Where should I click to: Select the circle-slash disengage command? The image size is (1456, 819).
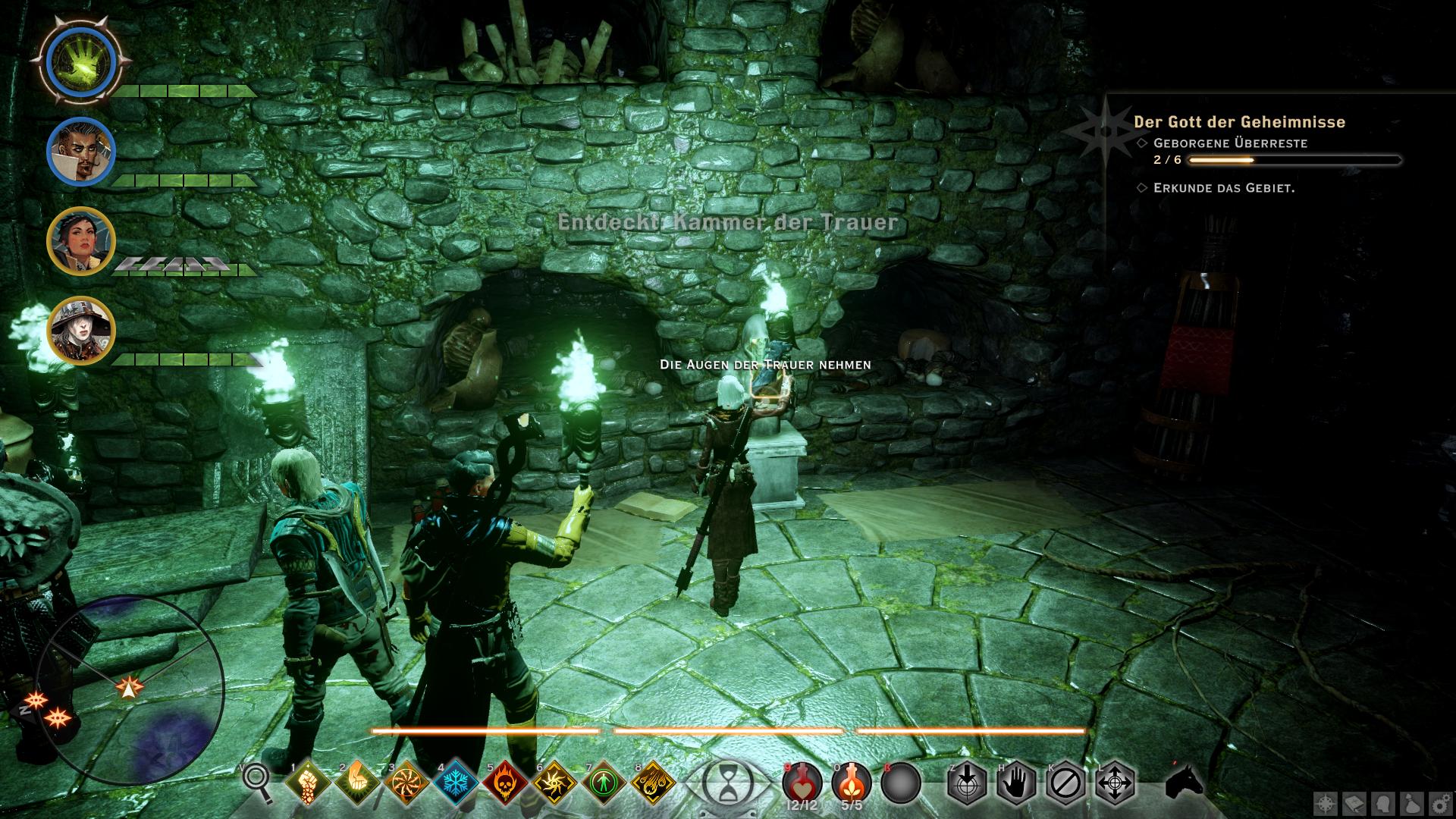[x=1065, y=783]
